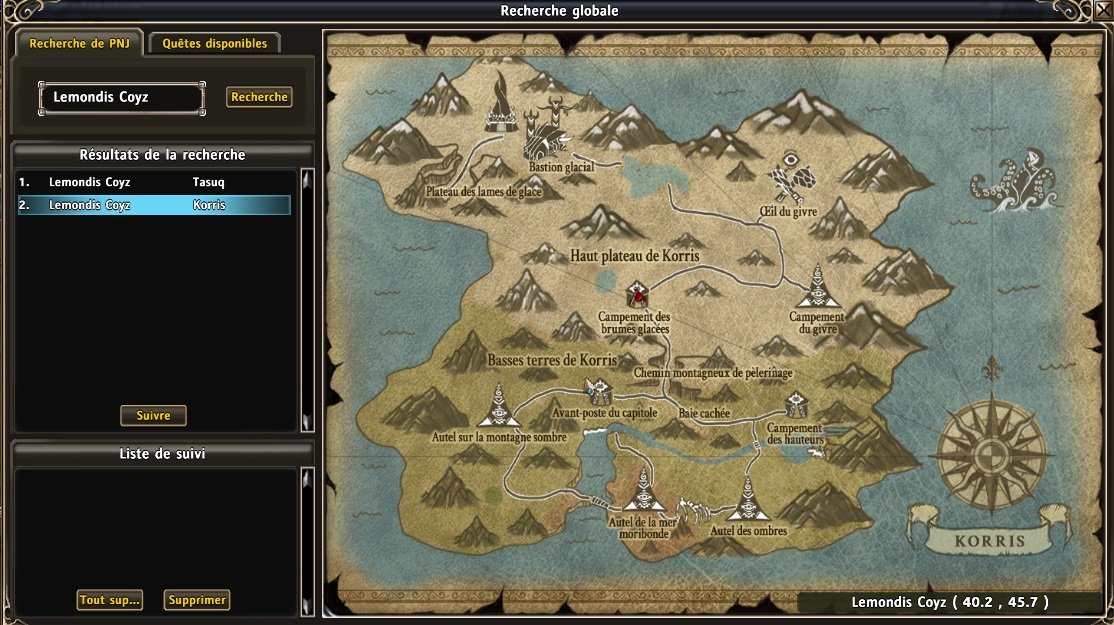The height and width of the screenshot is (625, 1114).
Task: Click the Tout sup... button
Action: point(110,600)
